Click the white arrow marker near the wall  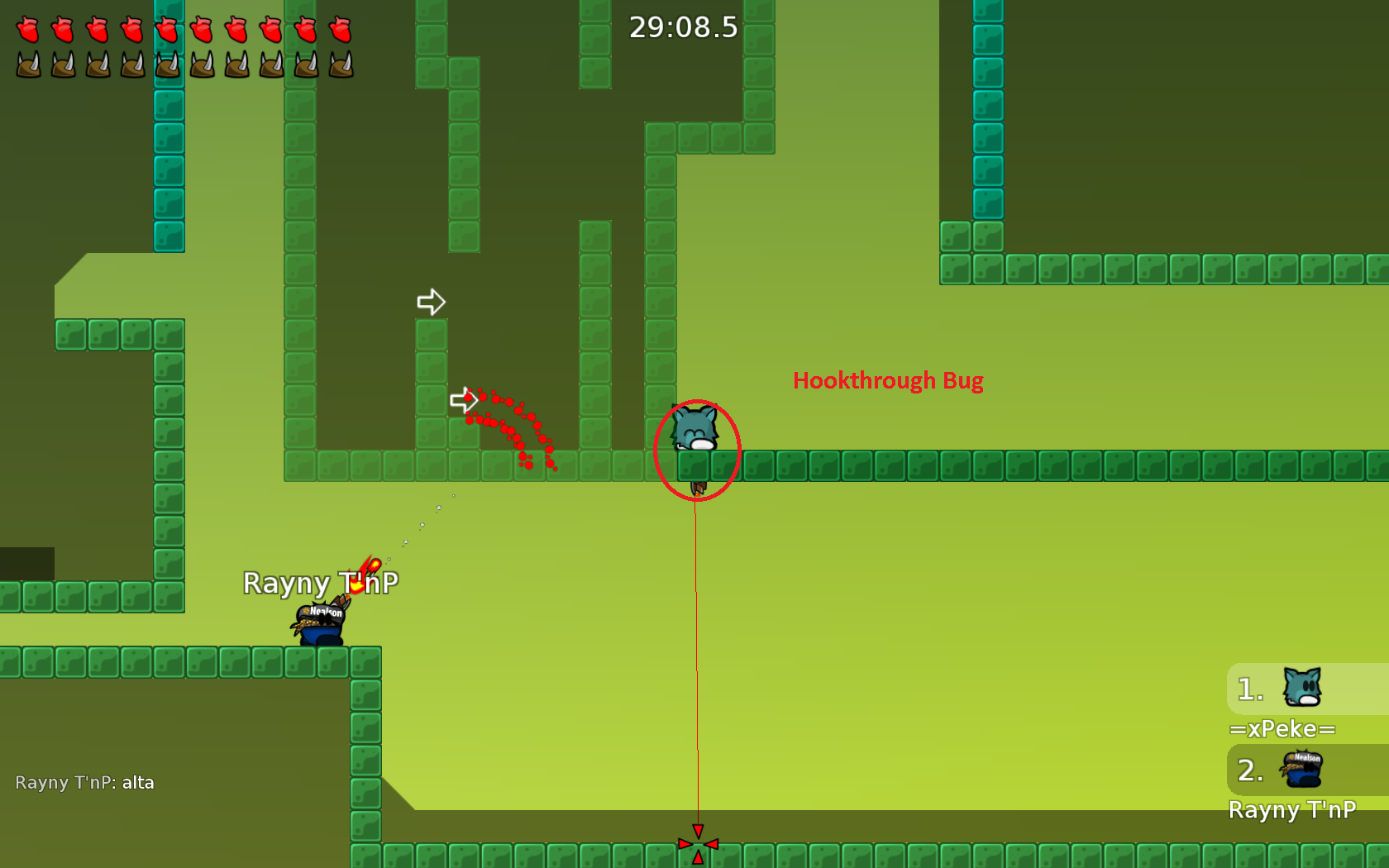tap(431, 303)
